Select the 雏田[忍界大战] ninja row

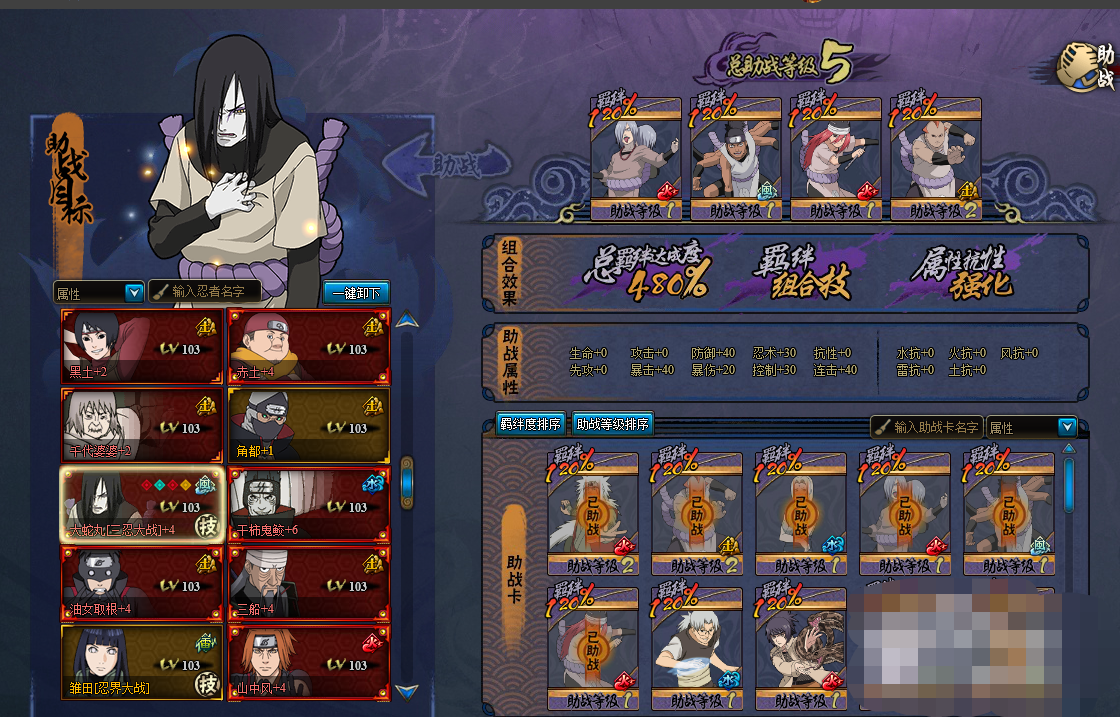[x=142, y=661]
